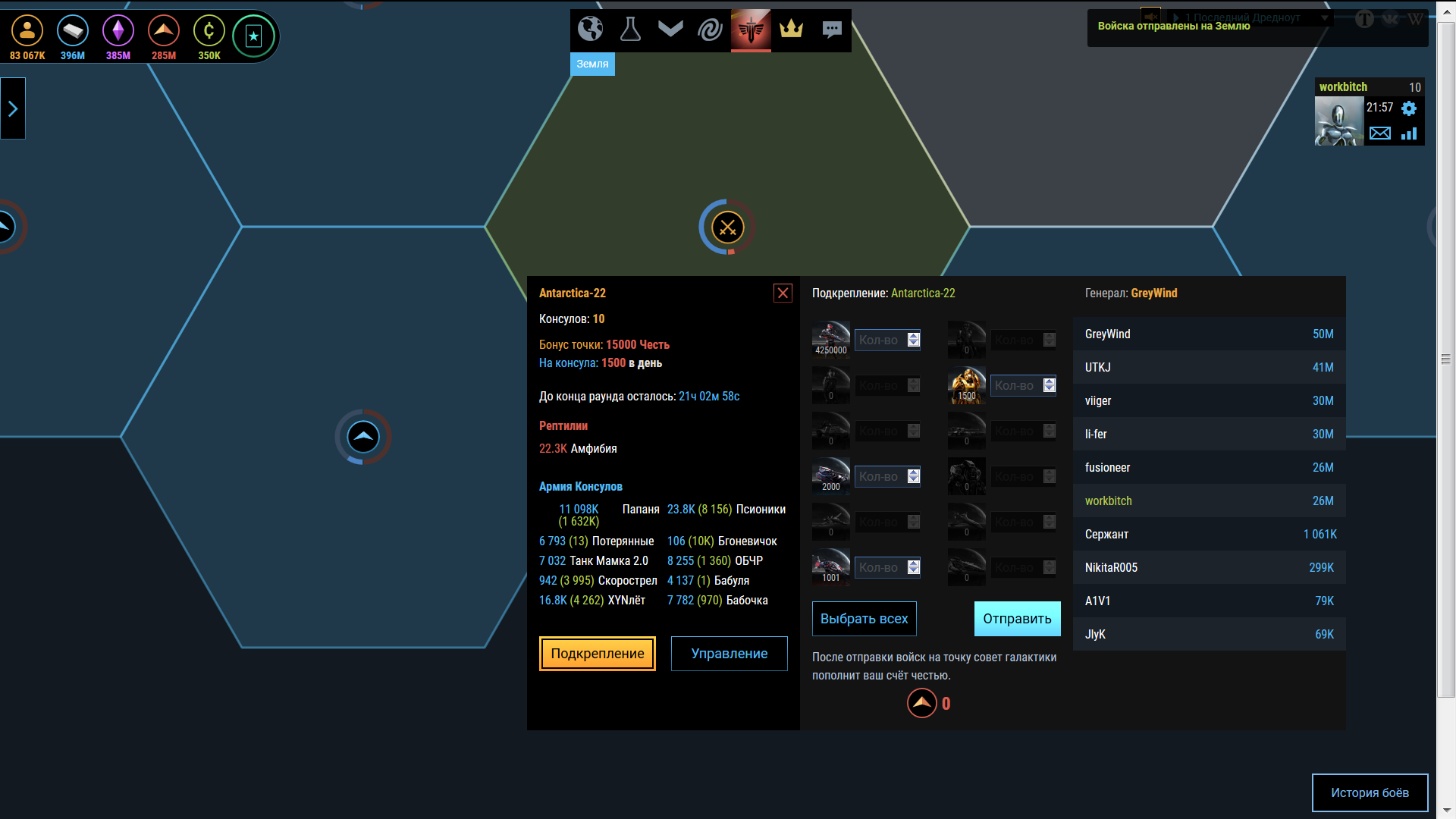This screenshot has width=1456, height=819.
Task: Enter quantity for the 4250000 unit
Action: tap(880, 340)
